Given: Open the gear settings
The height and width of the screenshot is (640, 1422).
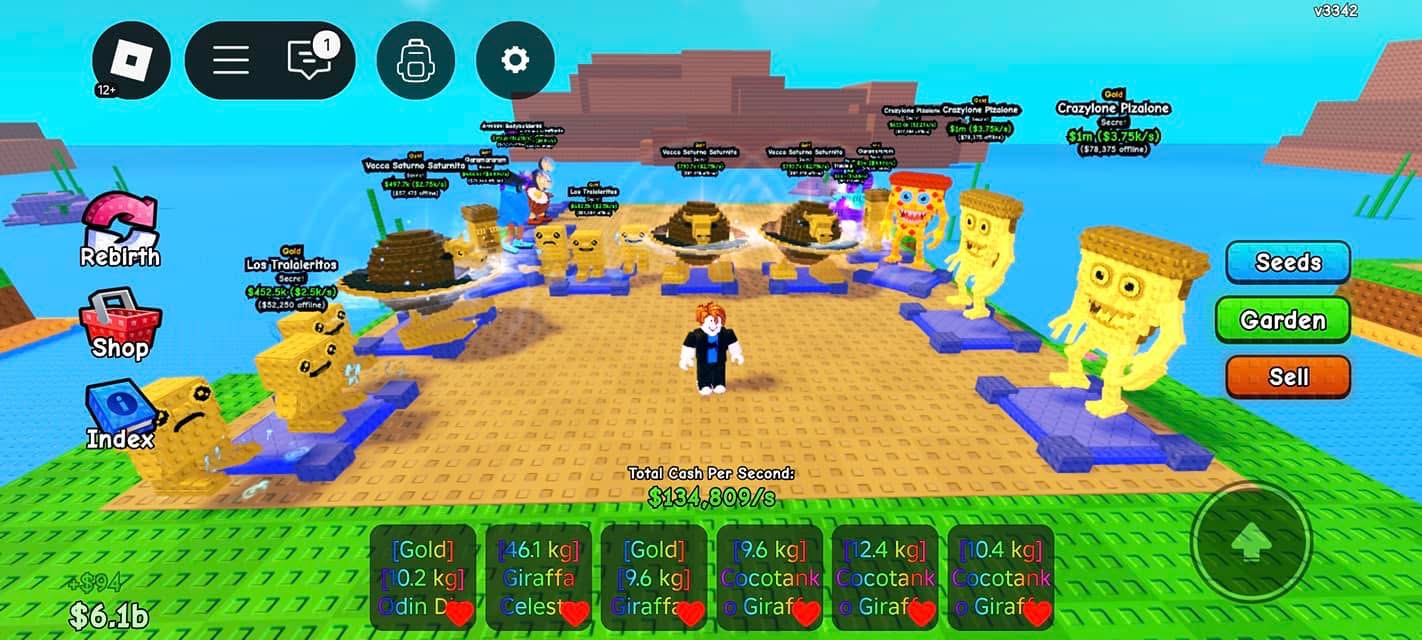Looking at the screenshot, I should pos(515,60).
